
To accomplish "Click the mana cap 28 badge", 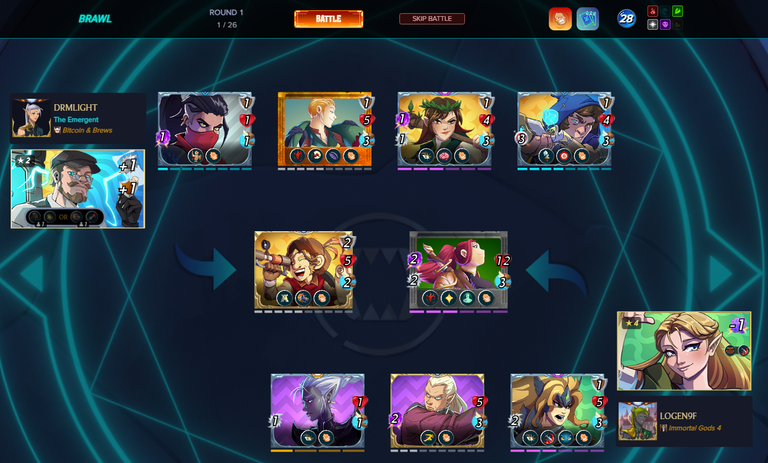I will 626,19.
